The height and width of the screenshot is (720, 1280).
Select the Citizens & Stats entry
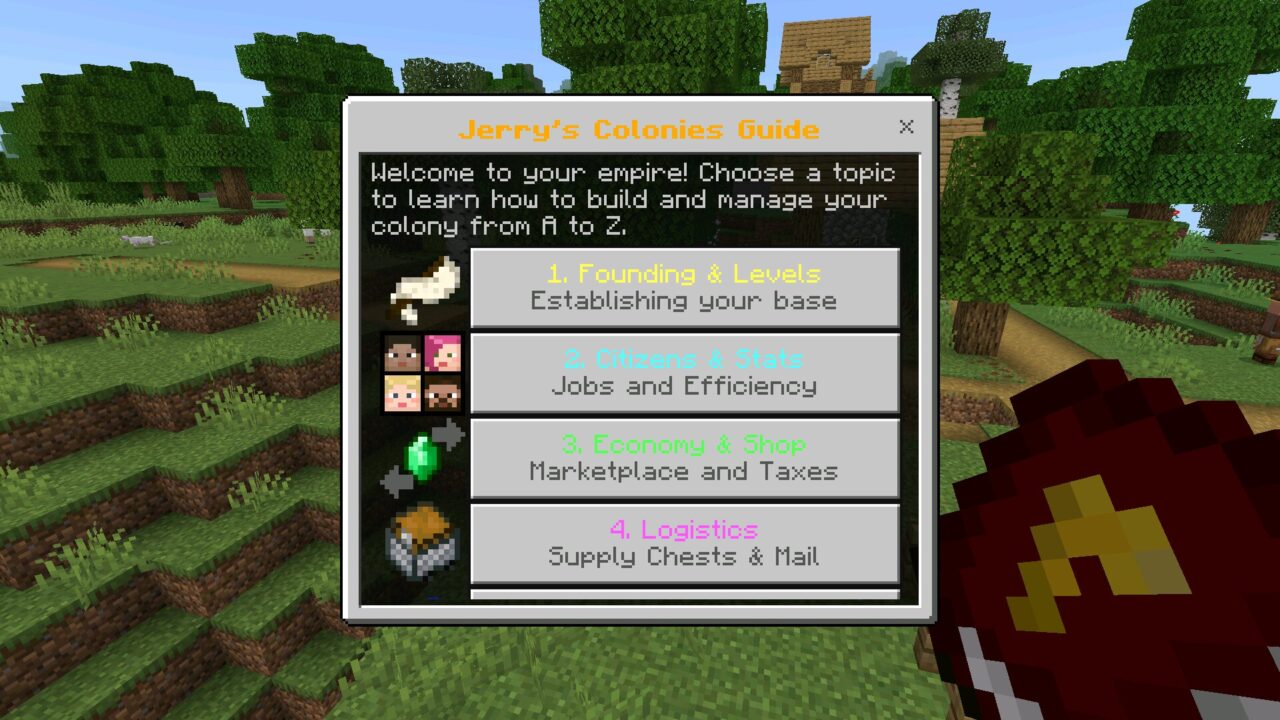pyautogui.click(x=684, y=373)
